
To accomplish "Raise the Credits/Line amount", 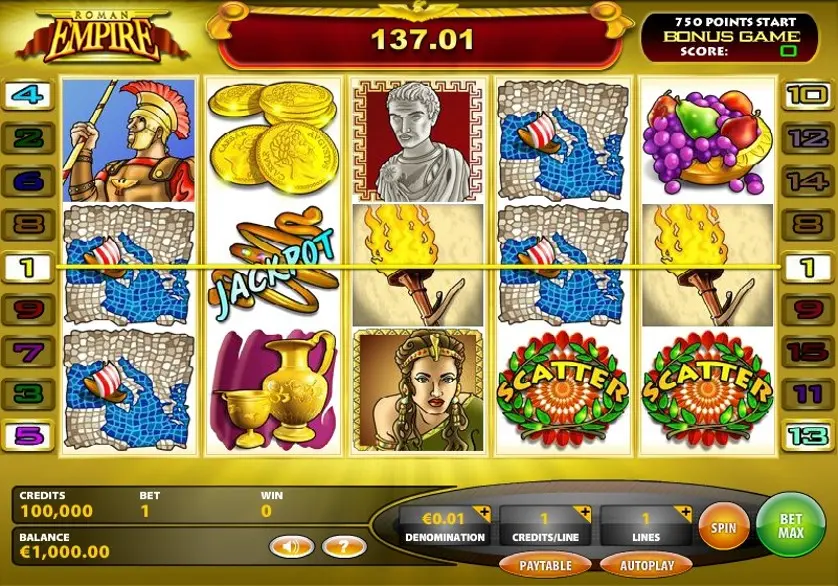I will point(583,514).
